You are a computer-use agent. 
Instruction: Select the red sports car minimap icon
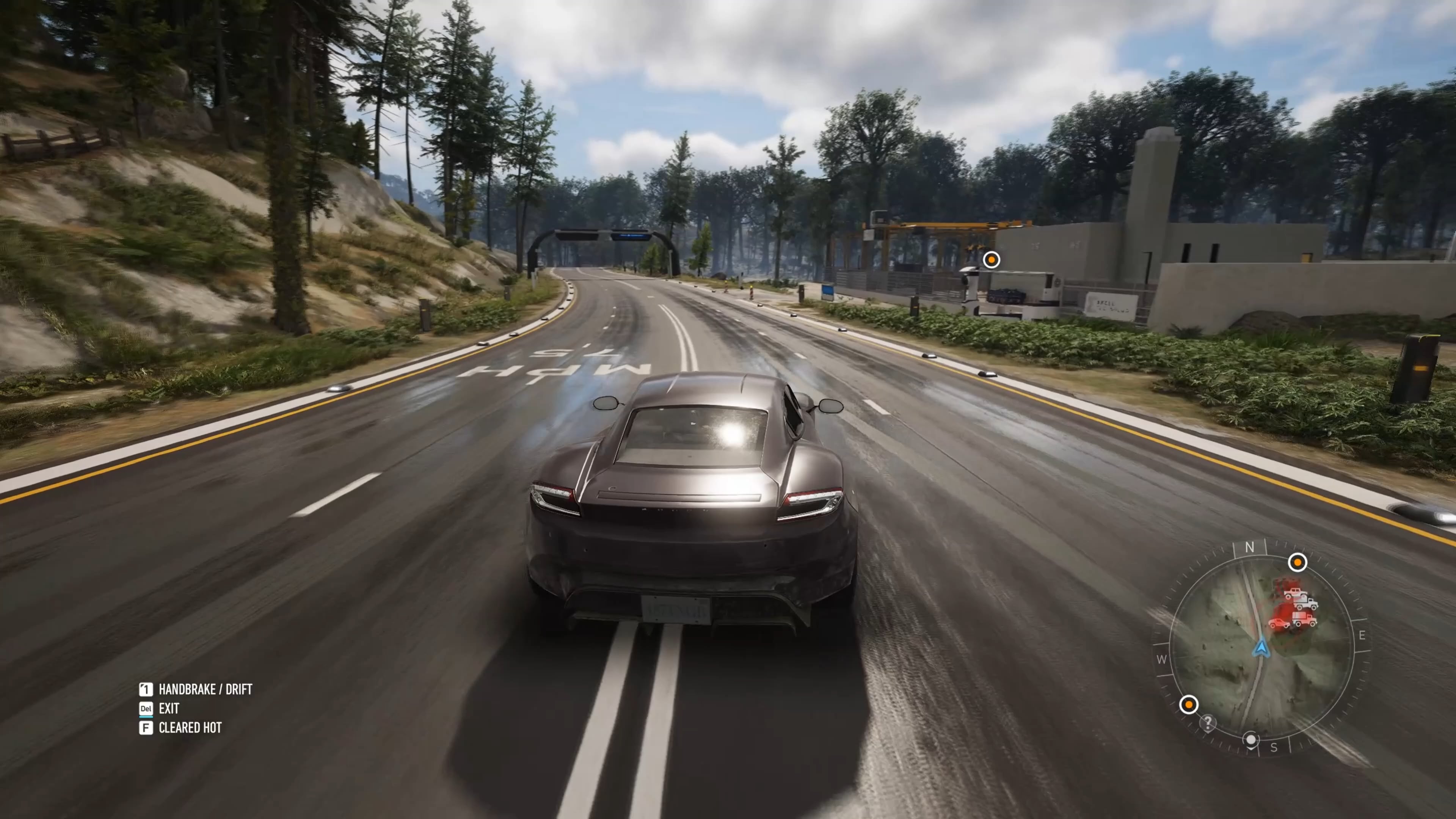pyautogui.click(x=1279, y=623)
